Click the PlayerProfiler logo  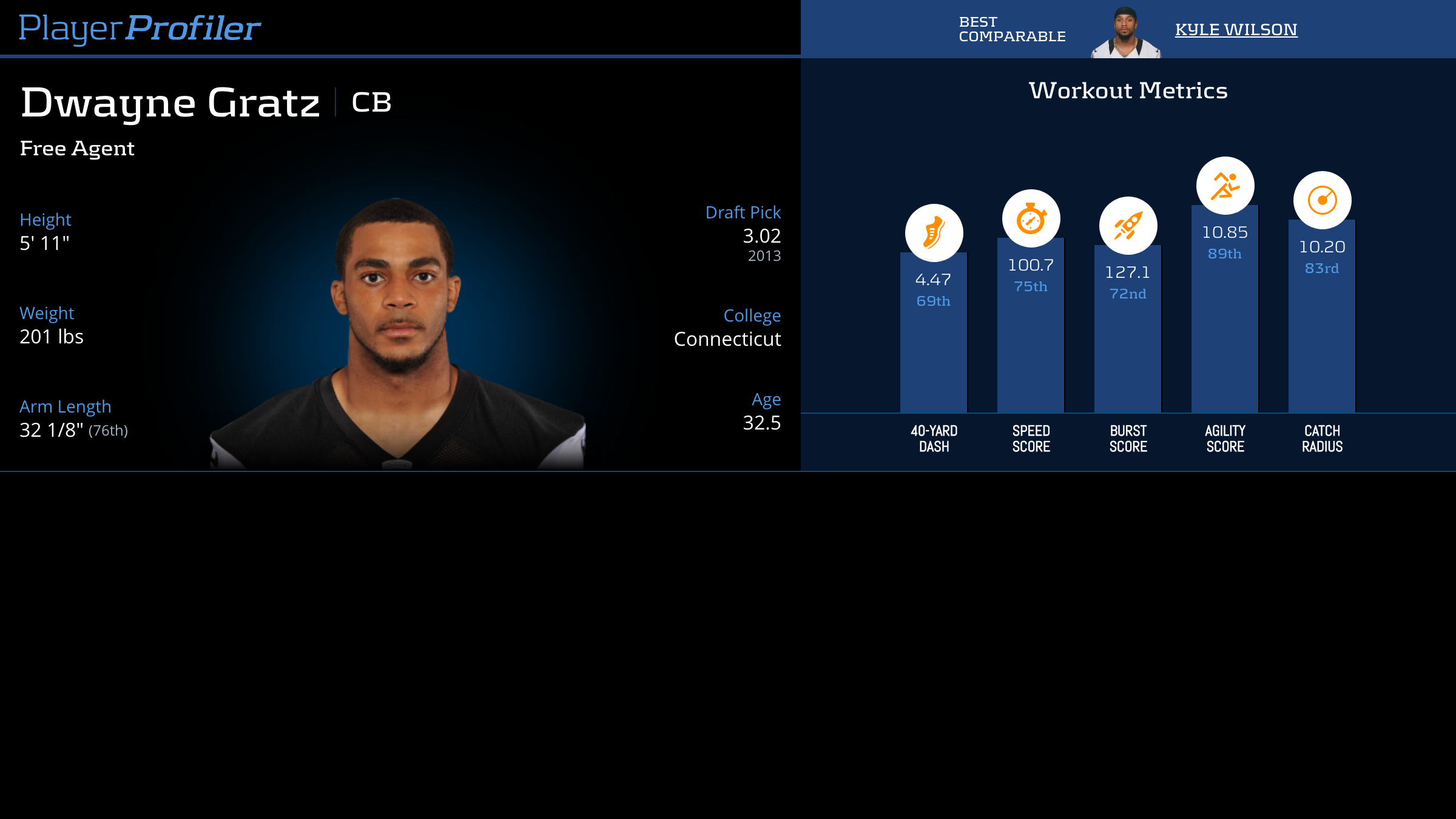(140, 29)
